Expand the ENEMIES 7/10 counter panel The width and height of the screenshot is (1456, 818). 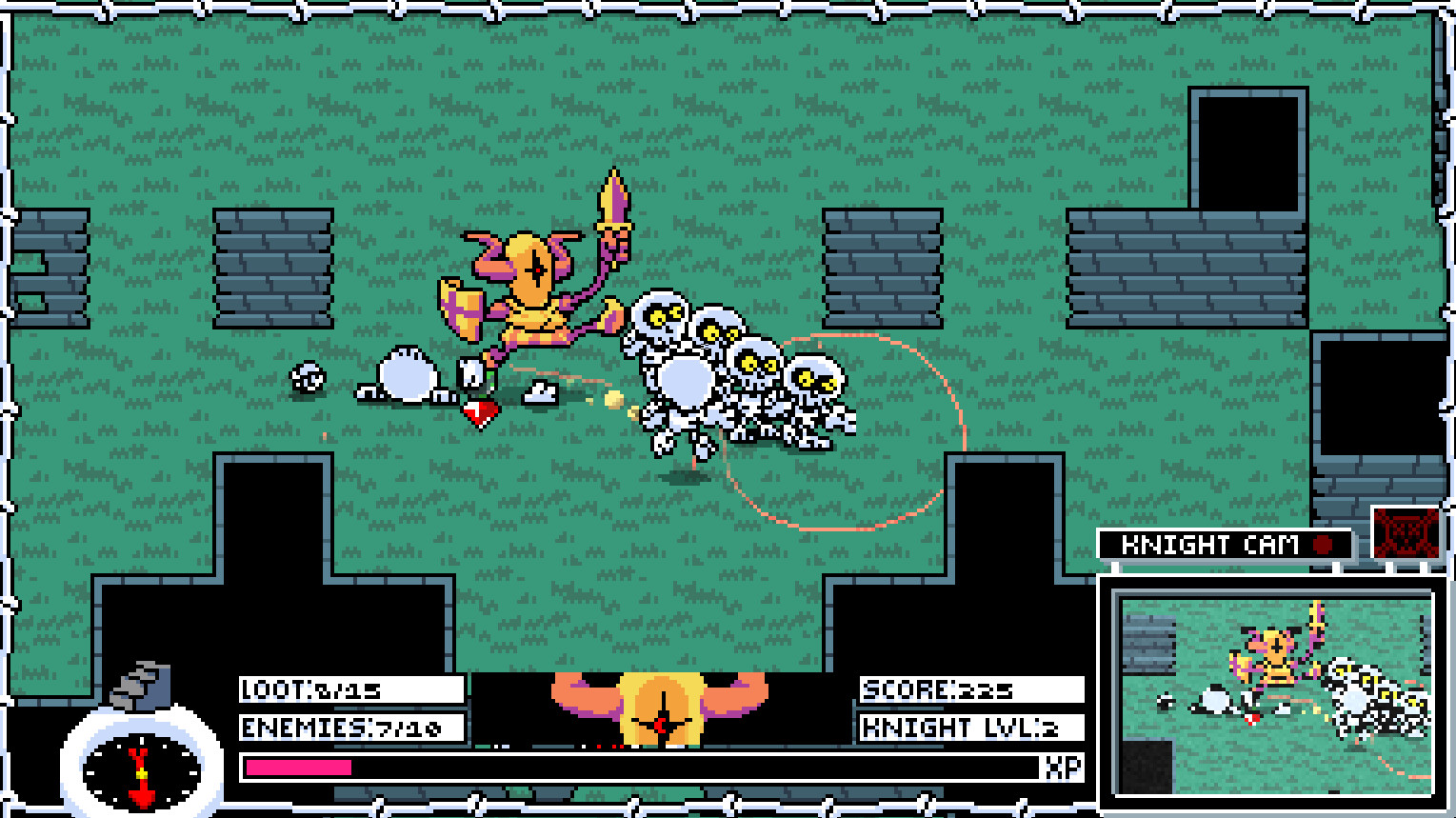[x=352, y=729]
